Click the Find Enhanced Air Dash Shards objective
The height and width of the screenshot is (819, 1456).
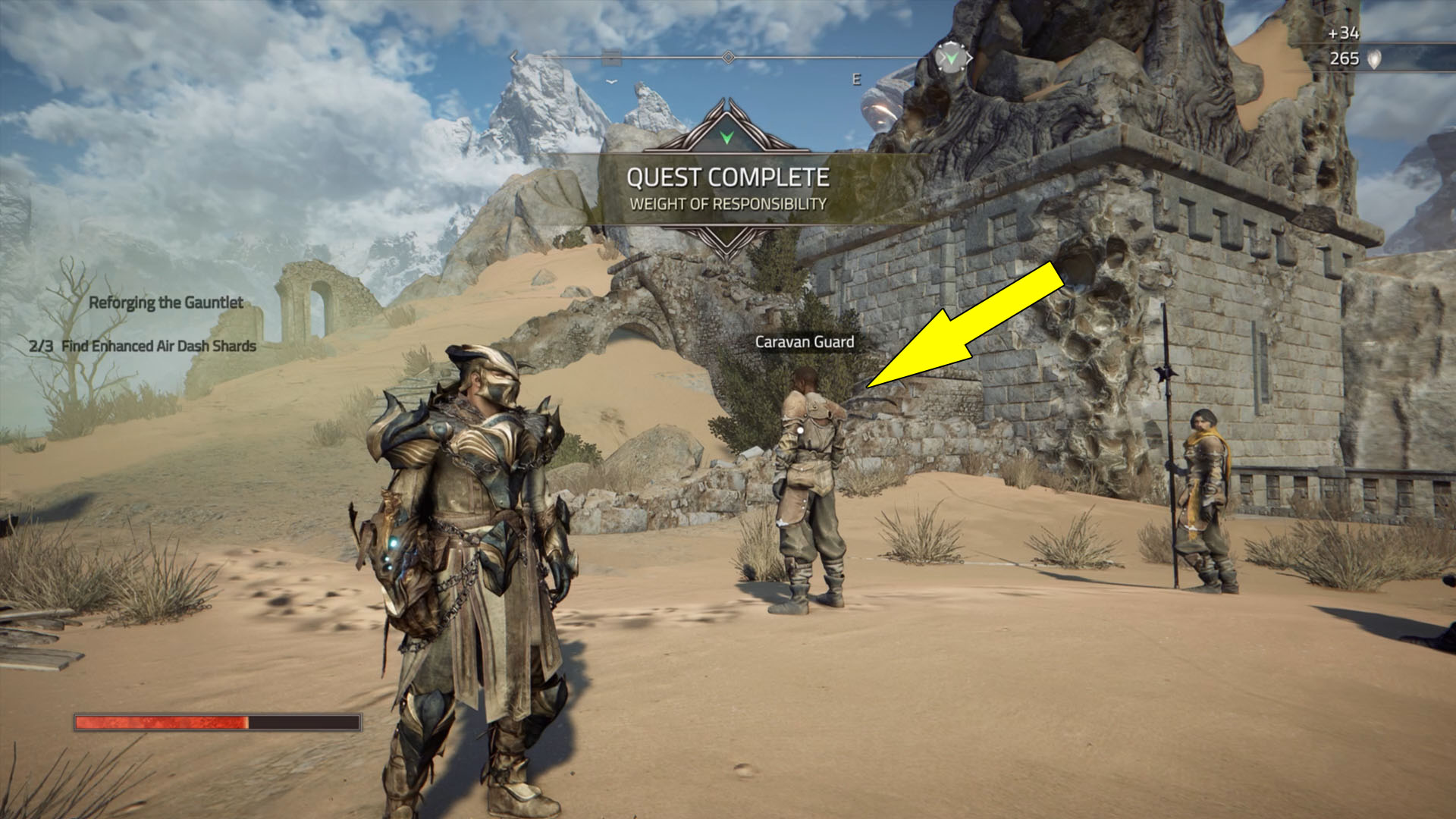(x=143, y=346)
